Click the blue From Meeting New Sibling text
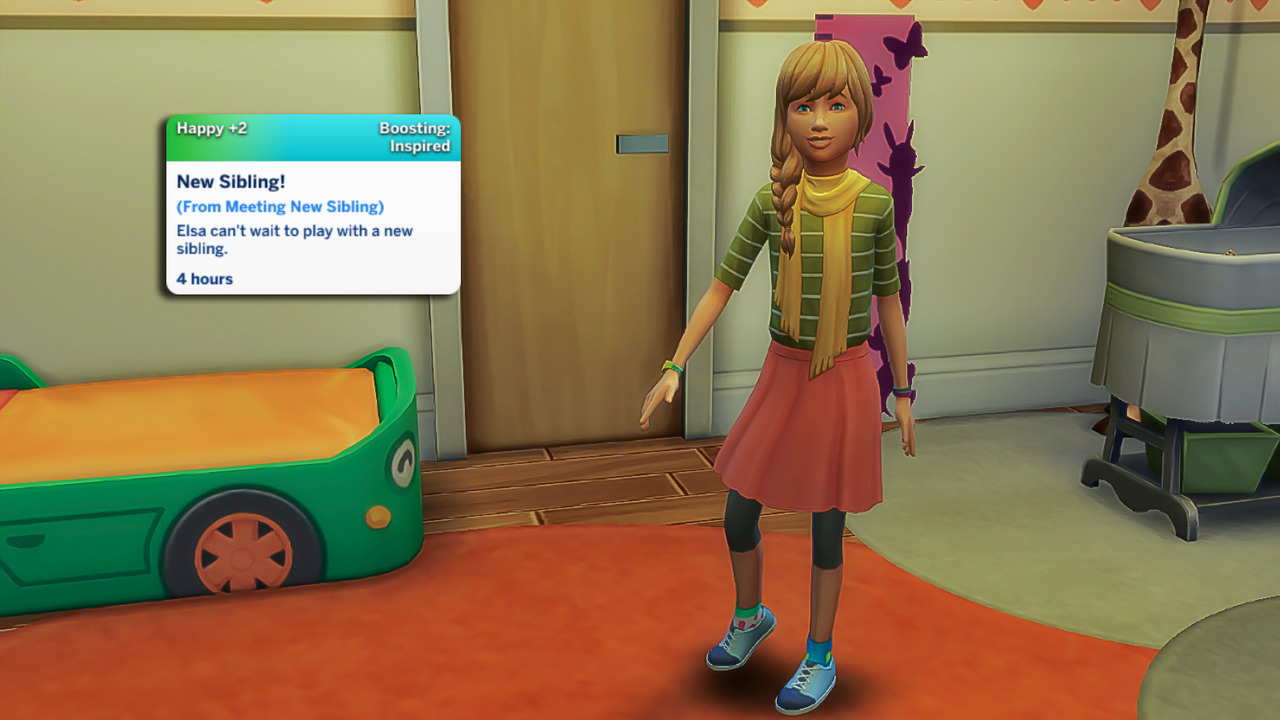The width and height of the screenshot is (1280, 720). coord(280,207)
